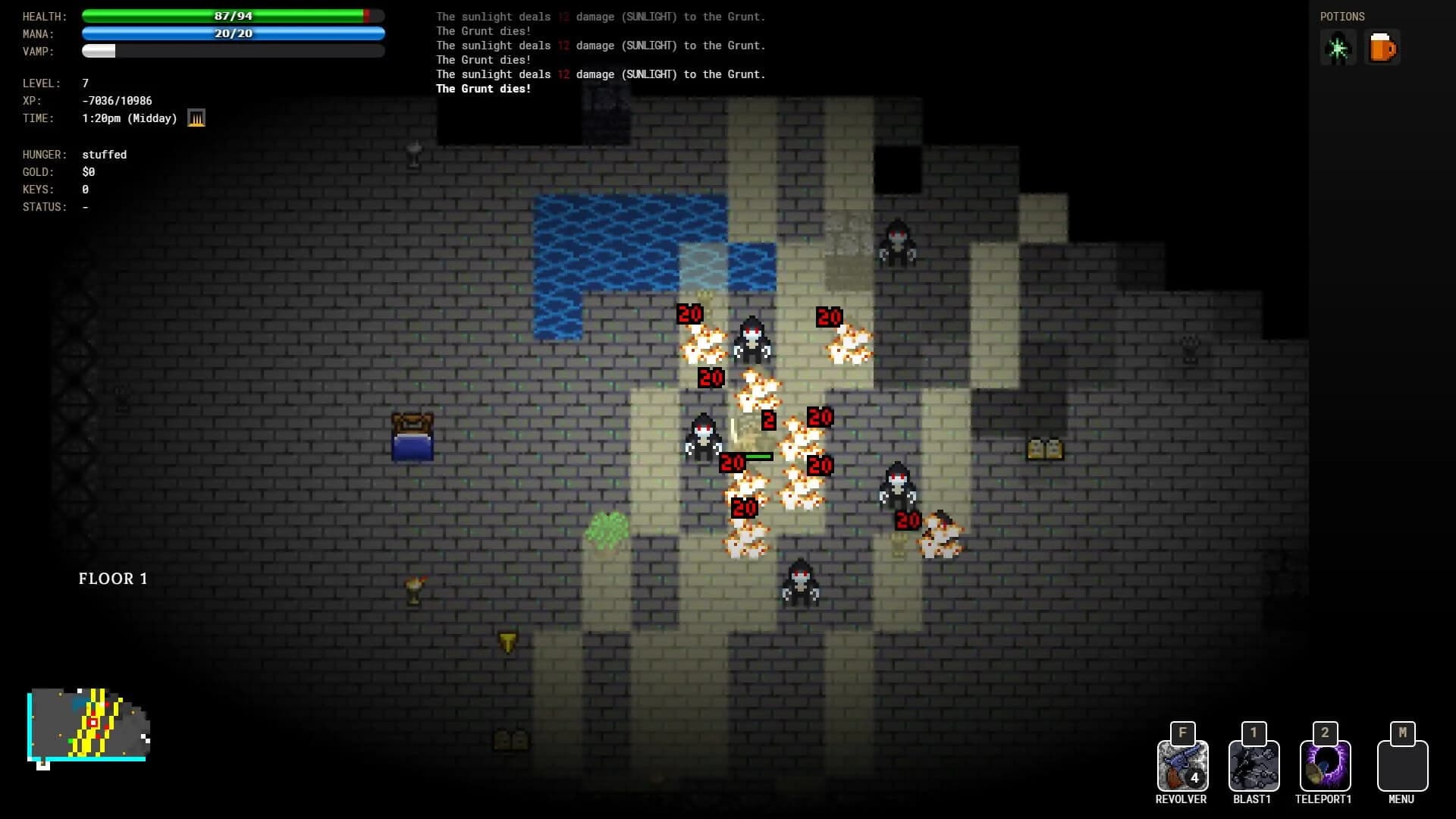This screenshot has height=819, width=1456.
Task: Click the revolver ammo counter showing 4
Action: (x=1194, y=778)
